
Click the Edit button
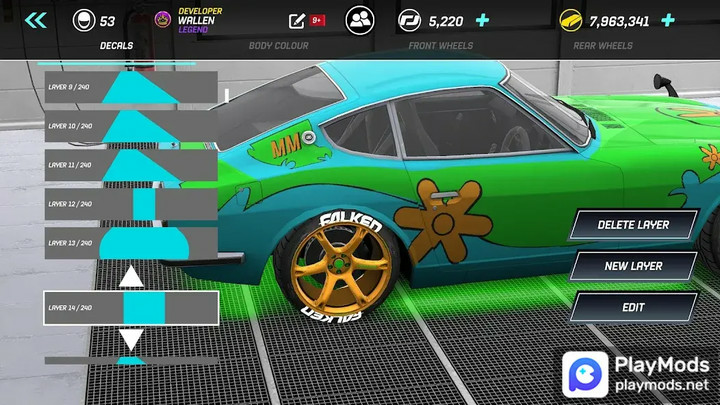coord(633,308)
